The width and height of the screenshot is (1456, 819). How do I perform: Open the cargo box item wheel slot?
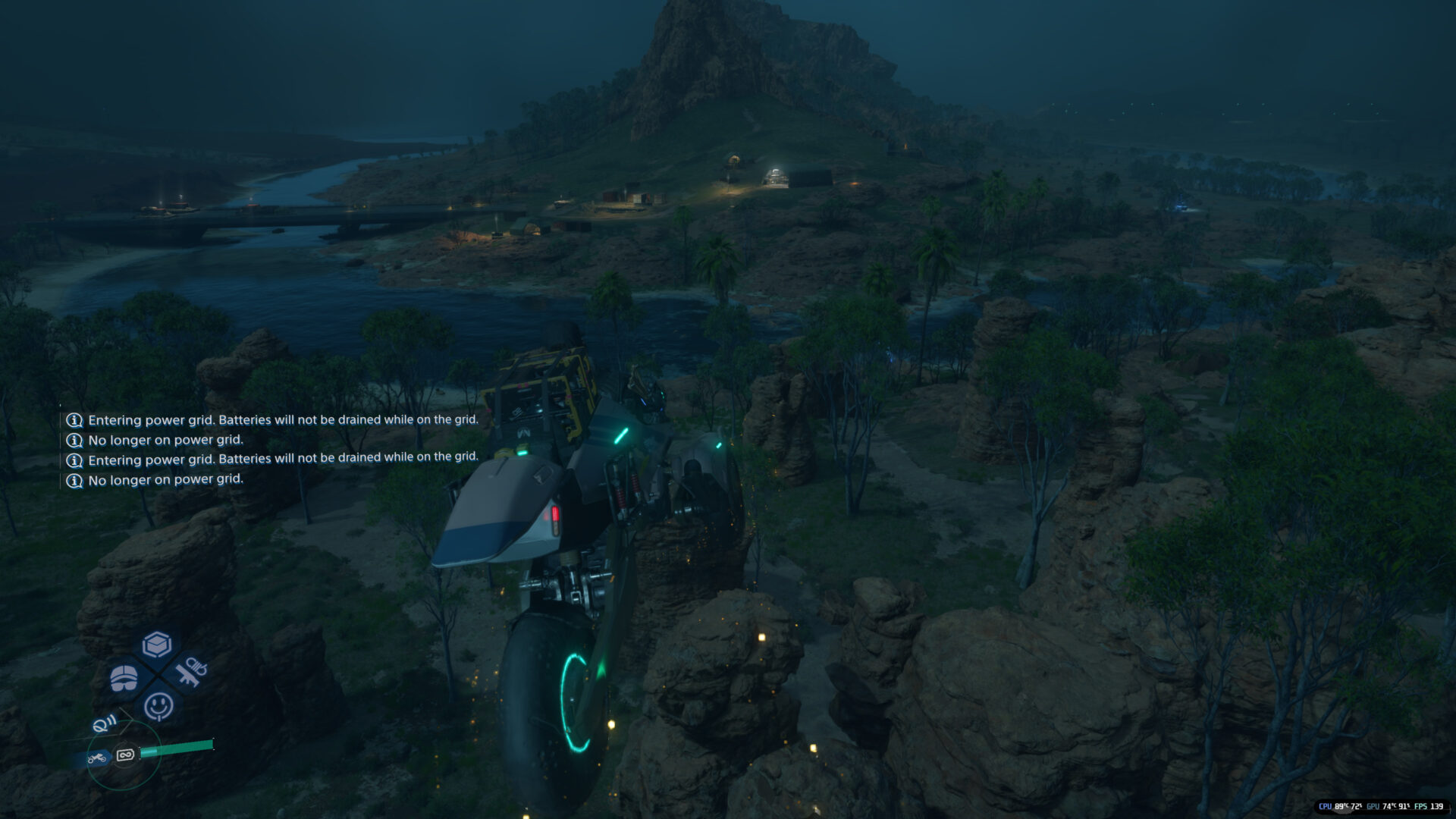pos(157,645)
